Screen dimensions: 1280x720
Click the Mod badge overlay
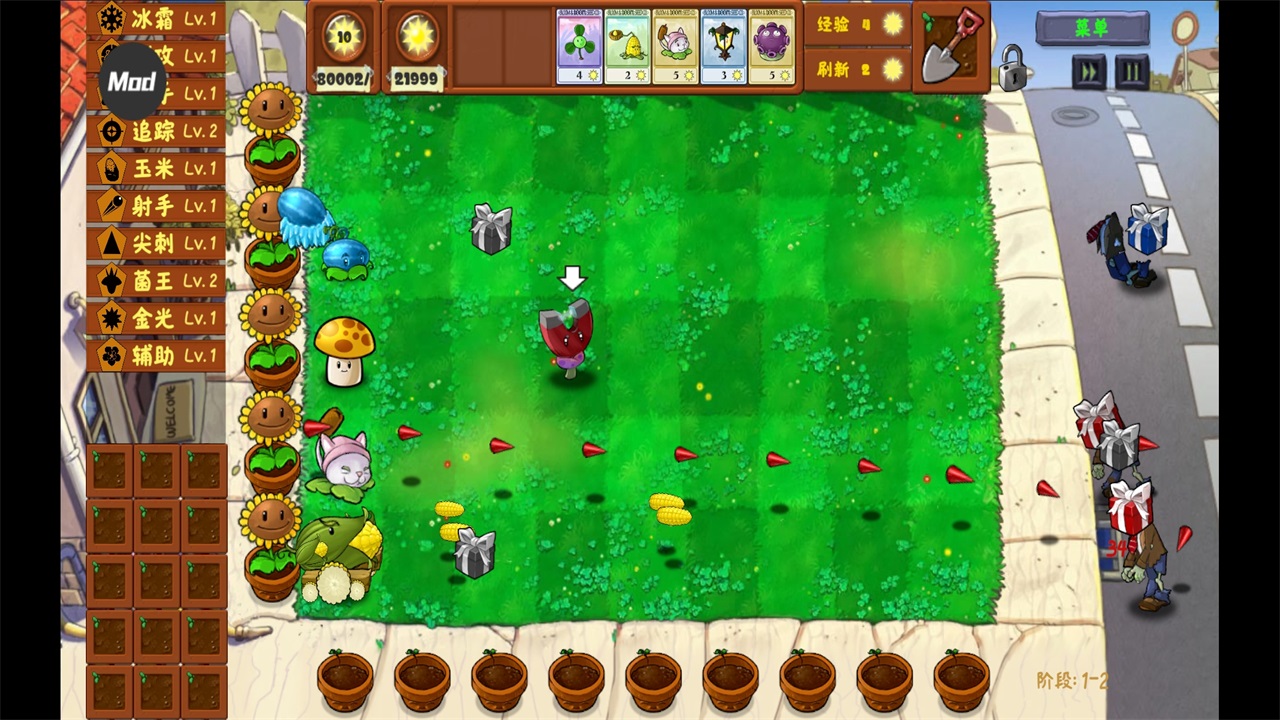click(x=132, y=83)
